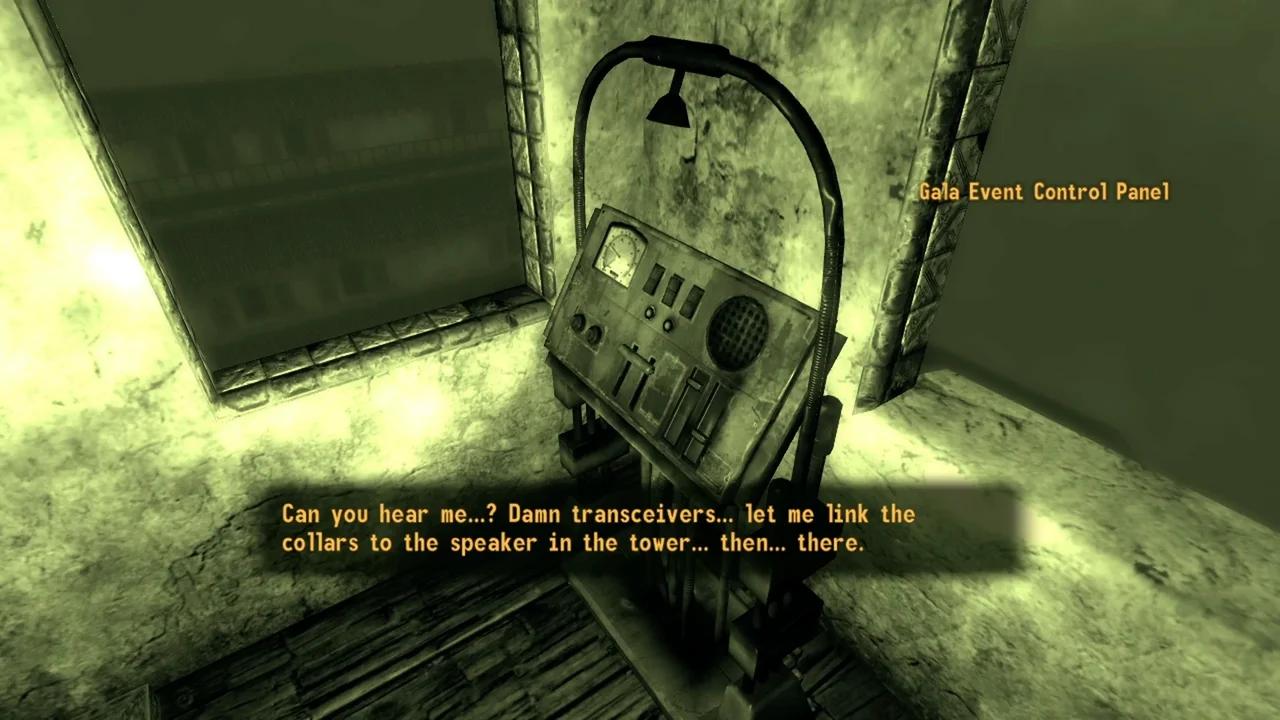Click the knob left of the speaker grille
Screen dimensions: 1280x720
click(669, 324)
